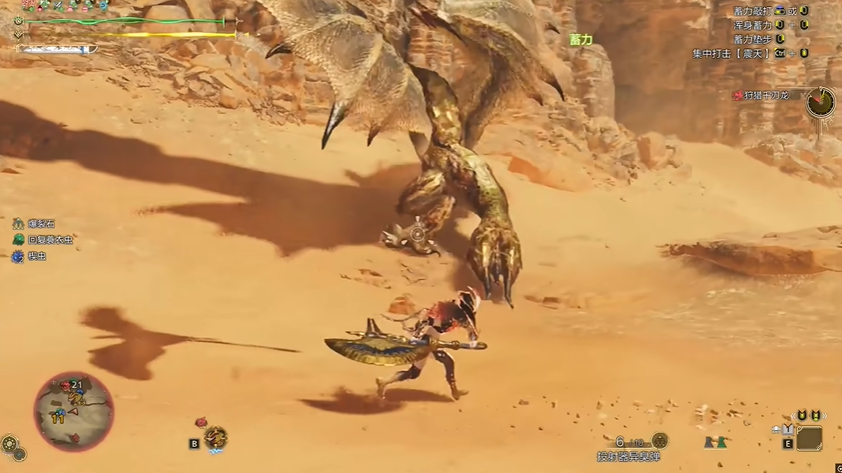Click the round quest timer clock
Image resolution: width=842 pixels, height=473 pixels.
point(820,101)
